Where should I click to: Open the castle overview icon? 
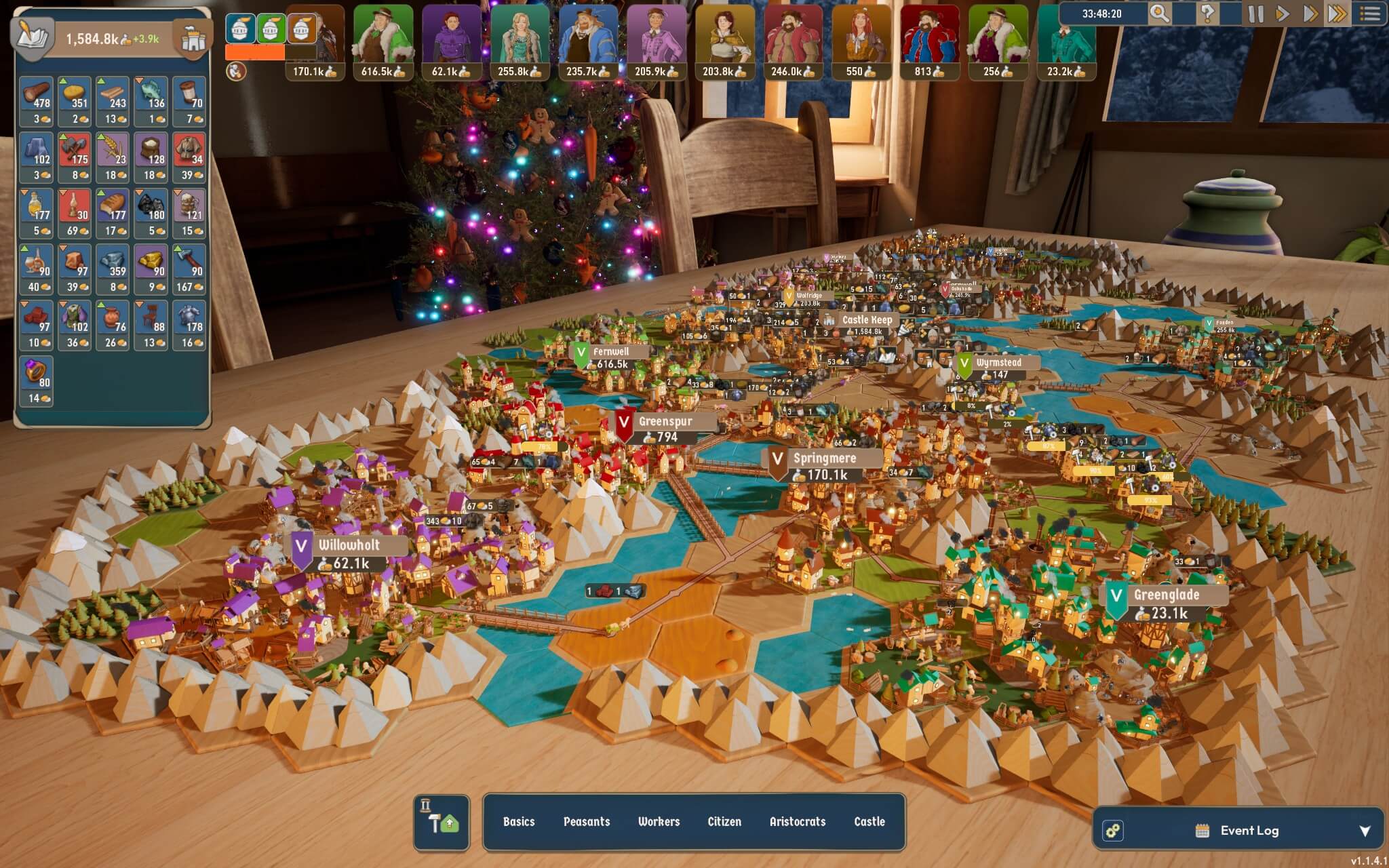point(193,39)
